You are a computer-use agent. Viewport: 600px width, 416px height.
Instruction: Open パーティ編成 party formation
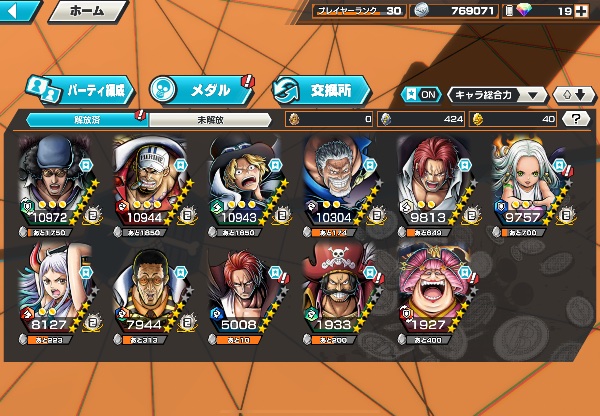78,89
